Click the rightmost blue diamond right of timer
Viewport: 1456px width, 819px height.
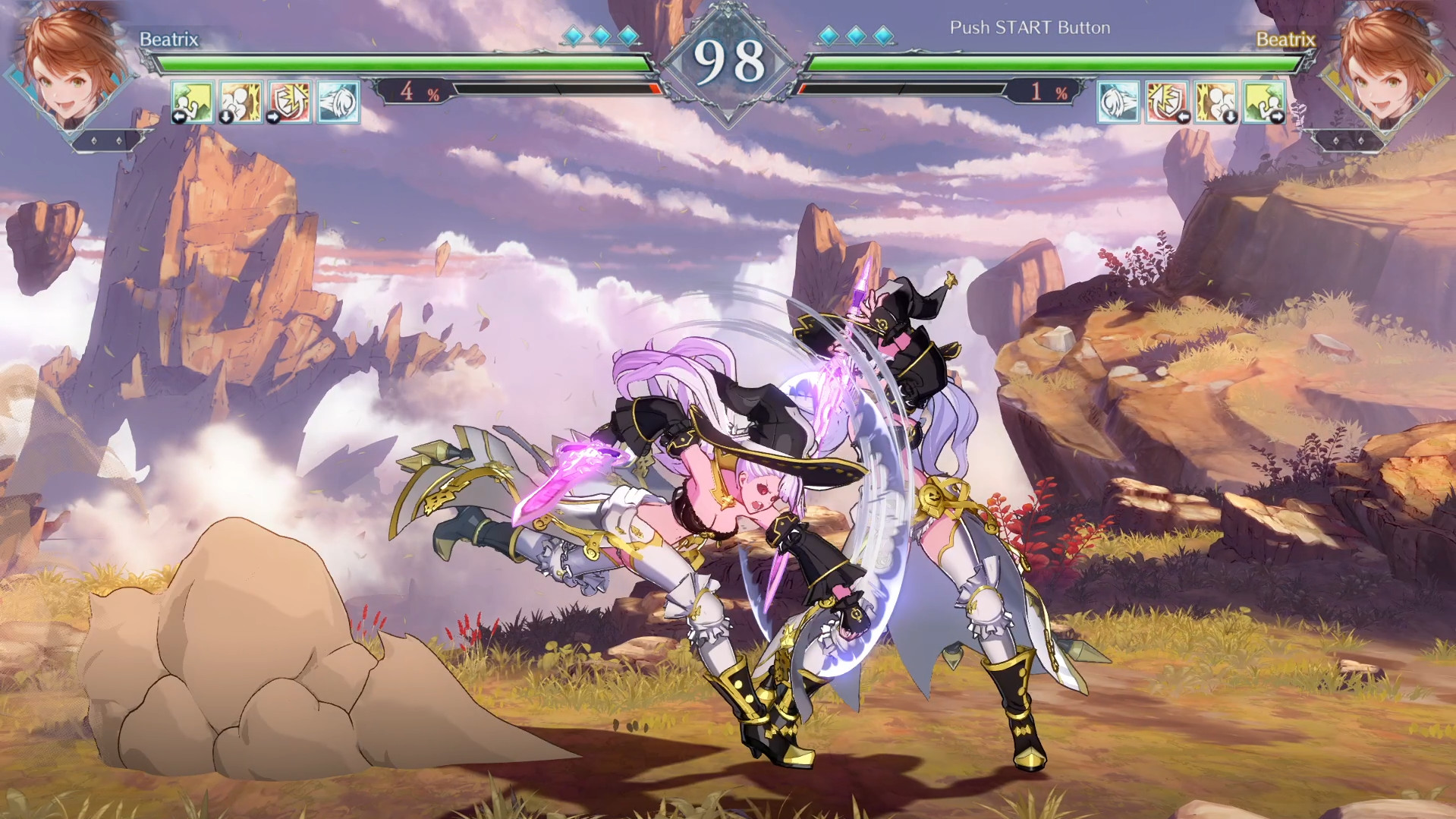pyautogui.click(x=882, y=34)
